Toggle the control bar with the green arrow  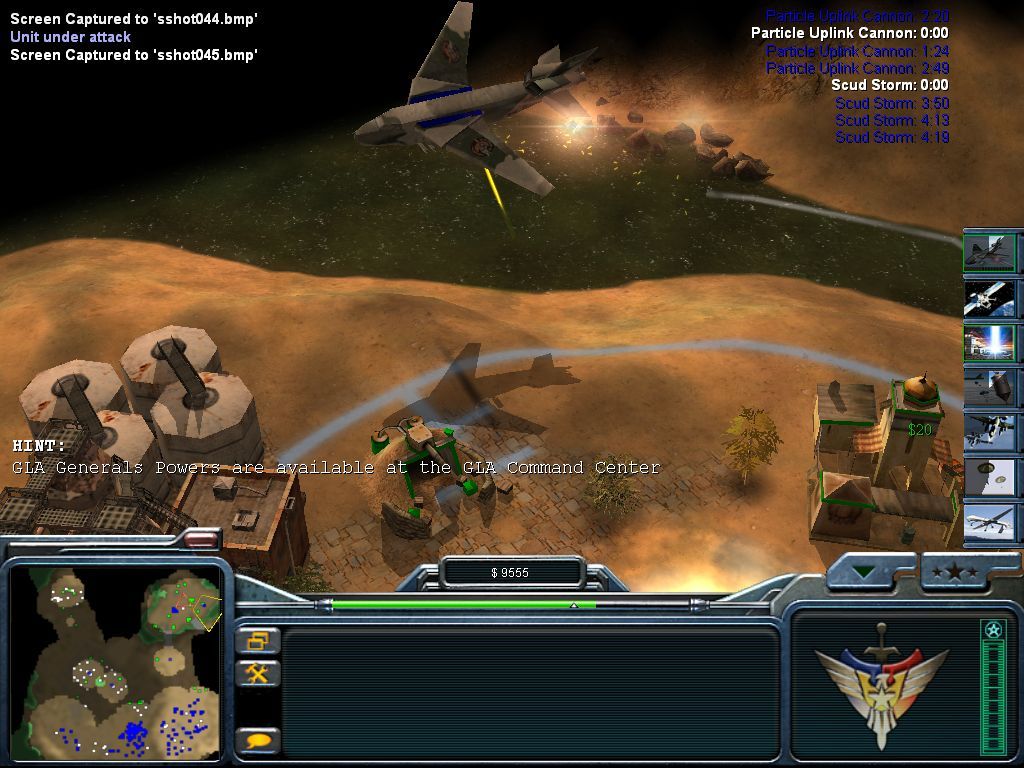(862, 573)
